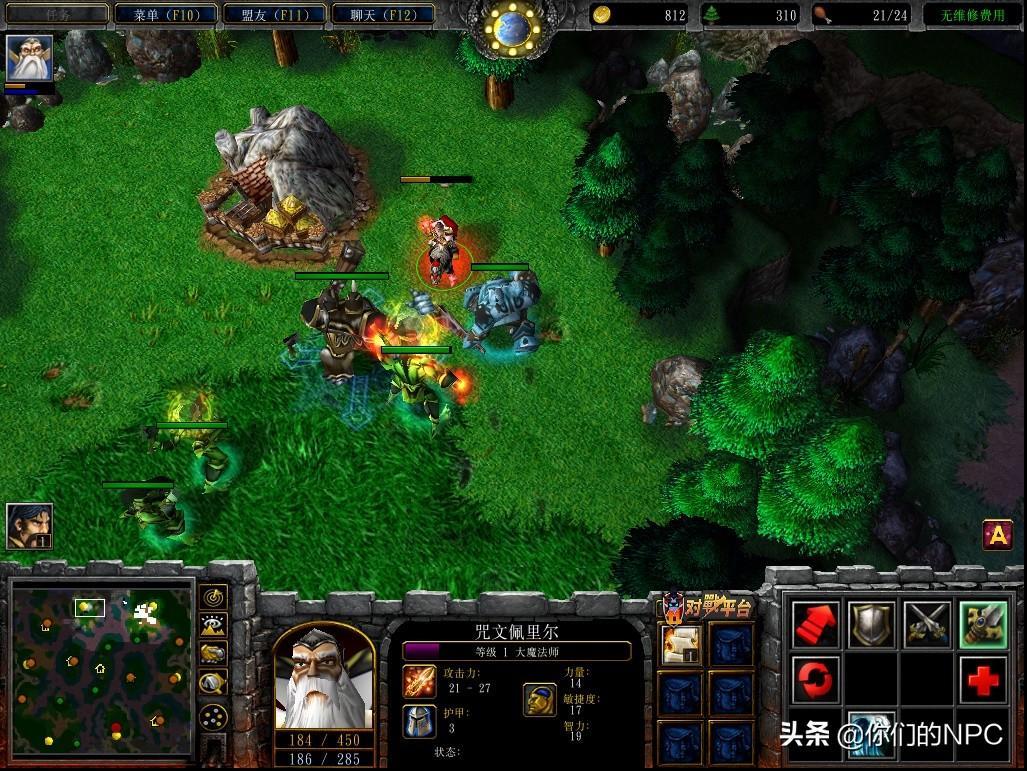Open the 任务 quests button
The height and width of the screenshot is (771, 1027).
point(55,15)
